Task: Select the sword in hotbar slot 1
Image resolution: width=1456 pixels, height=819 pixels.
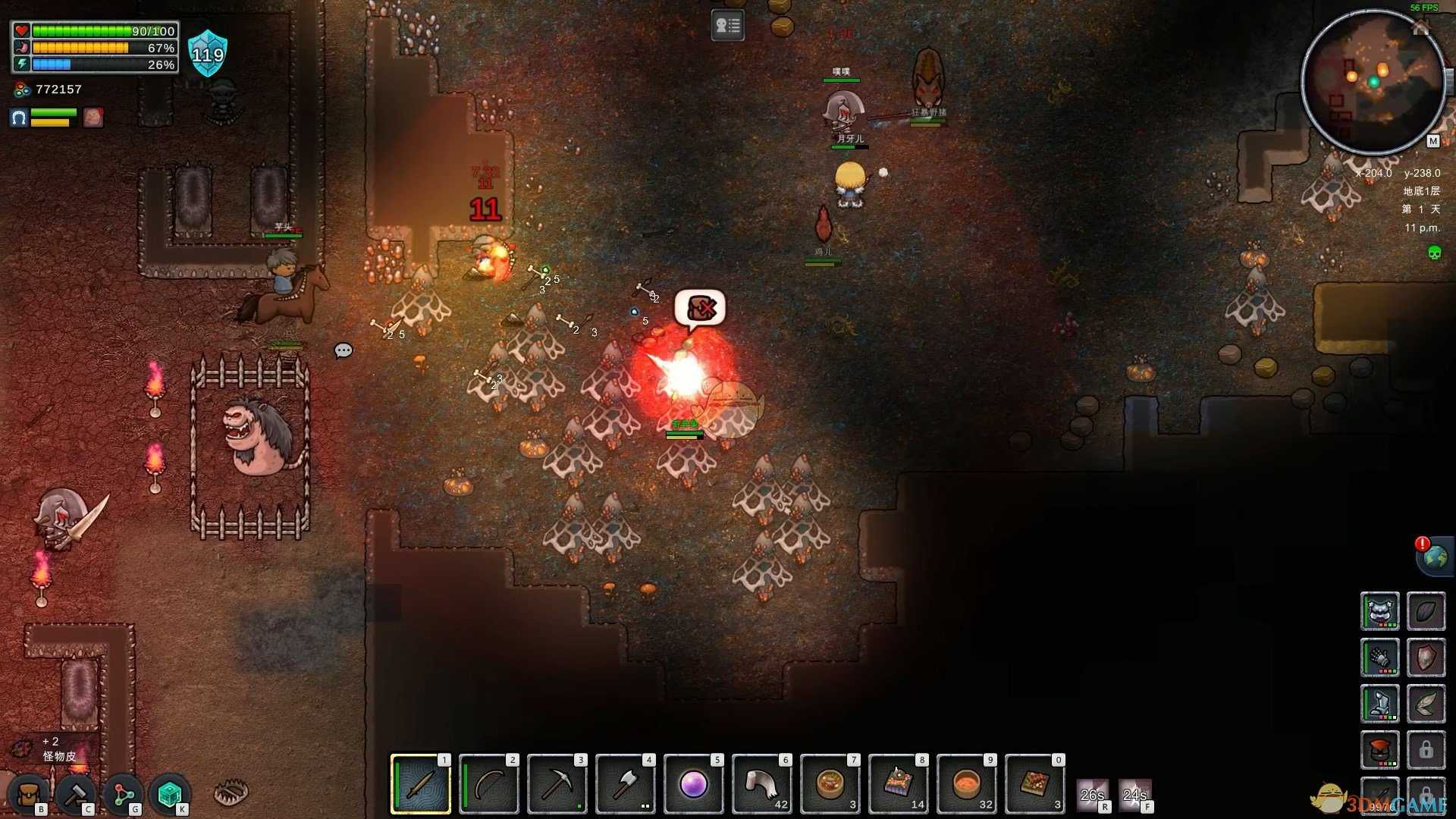Action: pos(421,784)
